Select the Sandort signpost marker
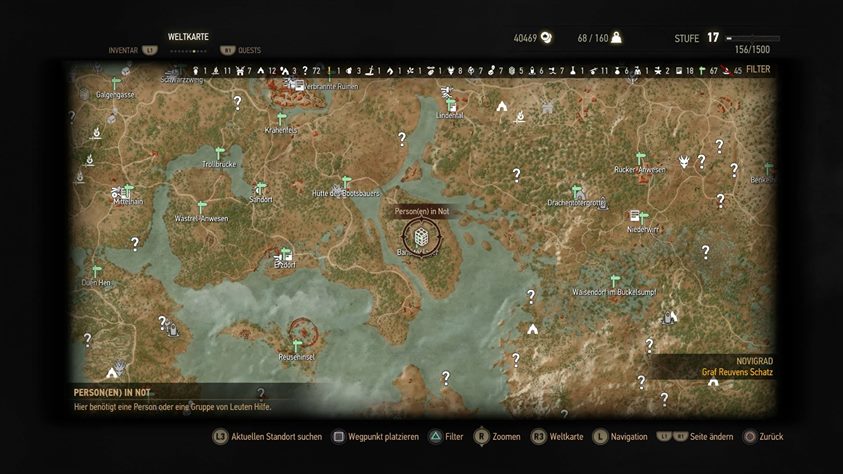This screenshot has width=843, height=474. click(261, 188)
